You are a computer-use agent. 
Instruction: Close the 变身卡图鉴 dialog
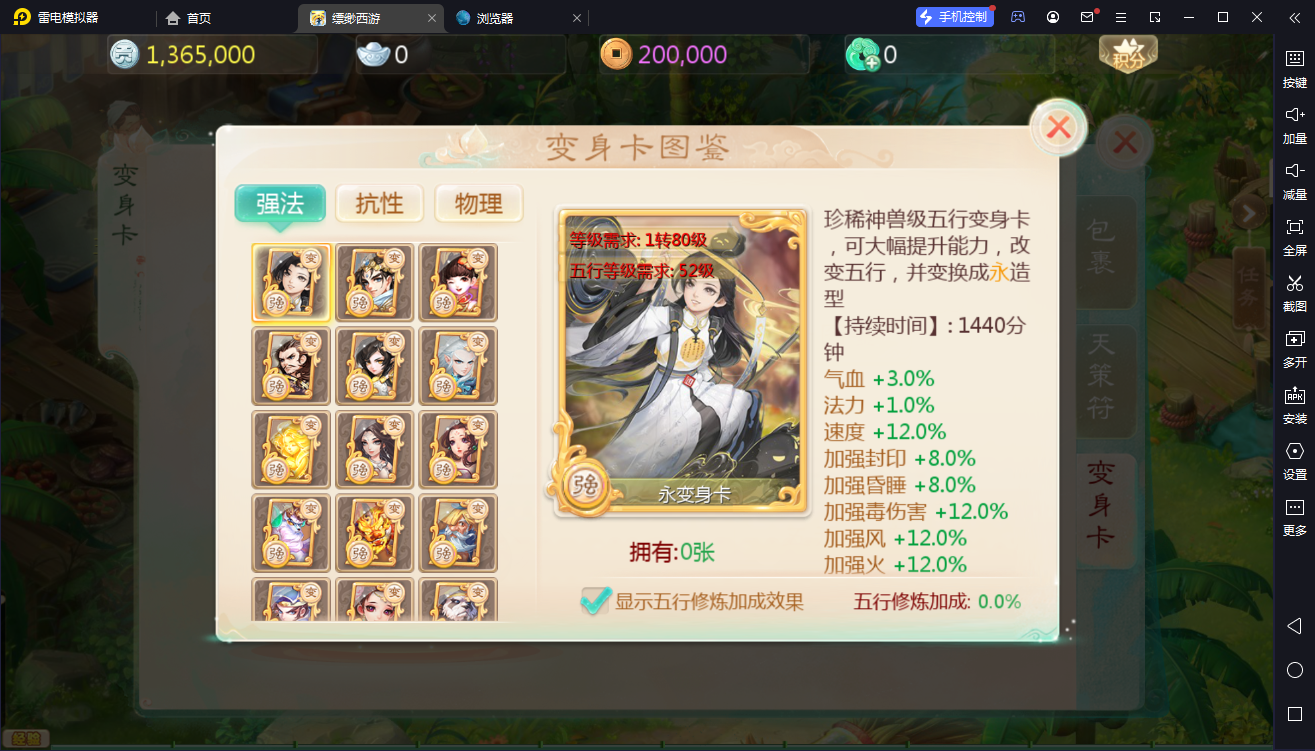pos(1057,128)
